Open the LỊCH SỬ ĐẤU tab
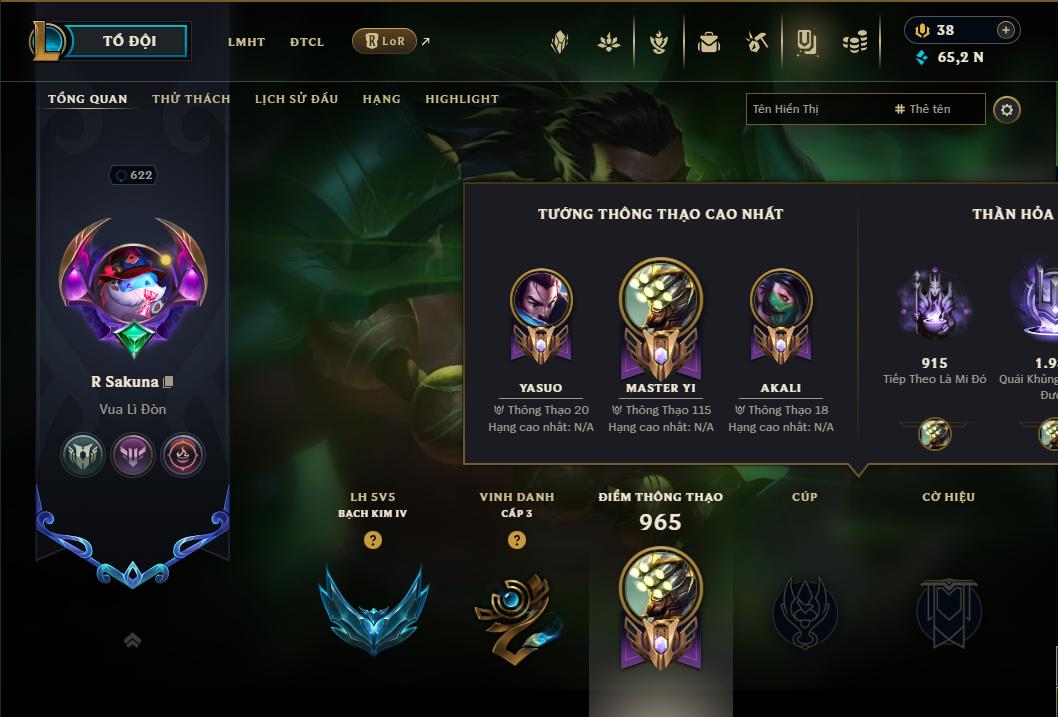 (296, 99)
